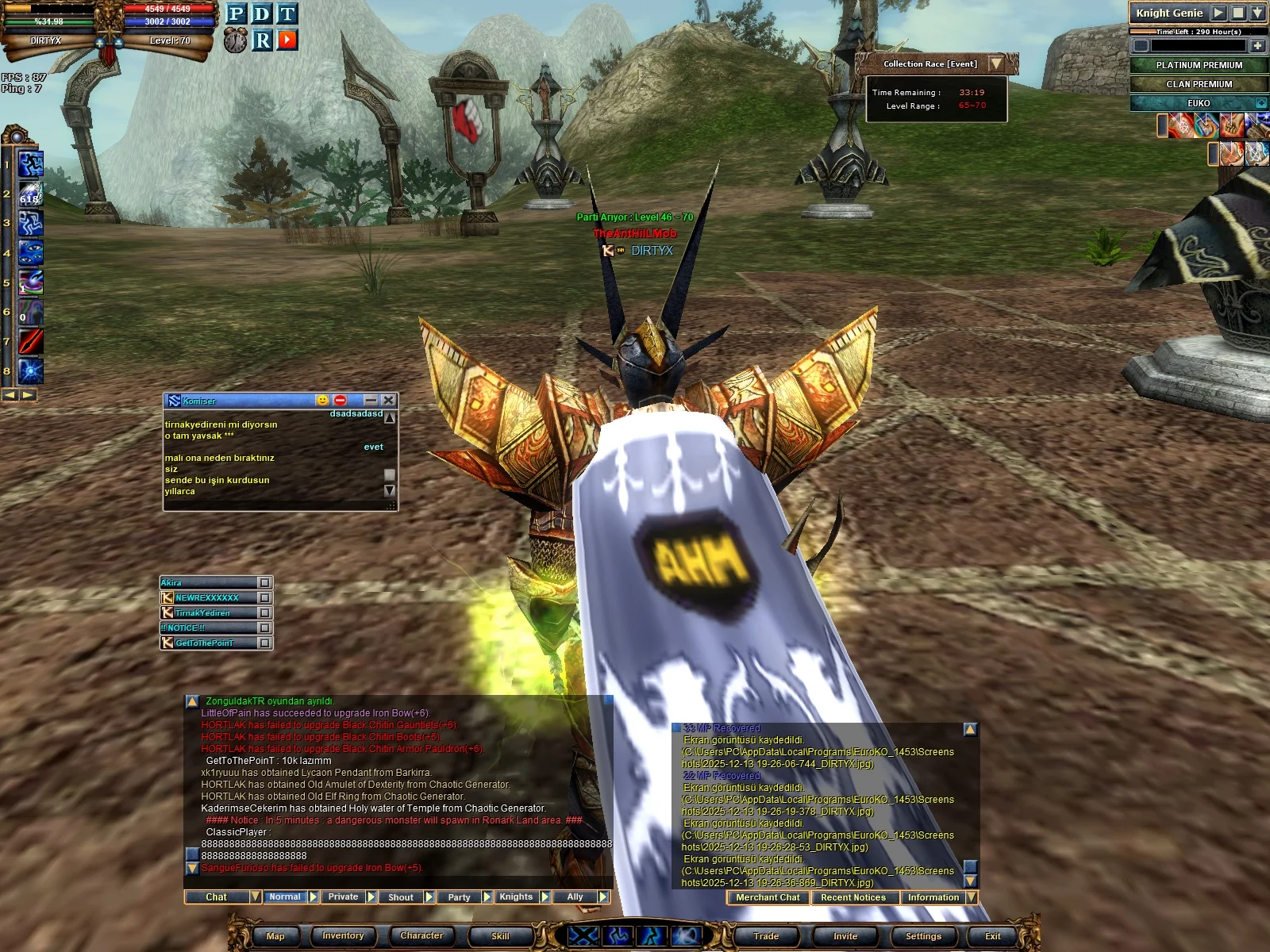
Task: Collapse the Collection Race event panel
Action: click(x=996, y=63)
